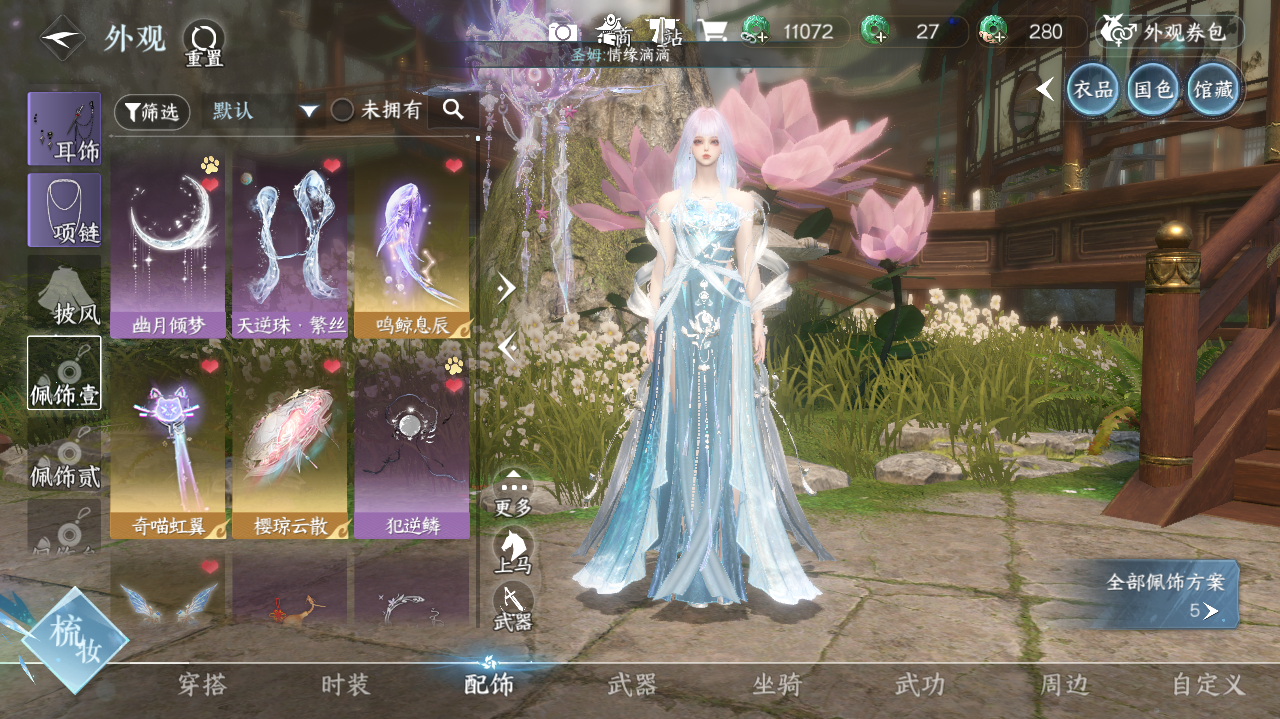The width and height of the screenshot is (1280, 719).
Task: Open the 坐骑 mounts tab
Action: click(x=777, y=685)
